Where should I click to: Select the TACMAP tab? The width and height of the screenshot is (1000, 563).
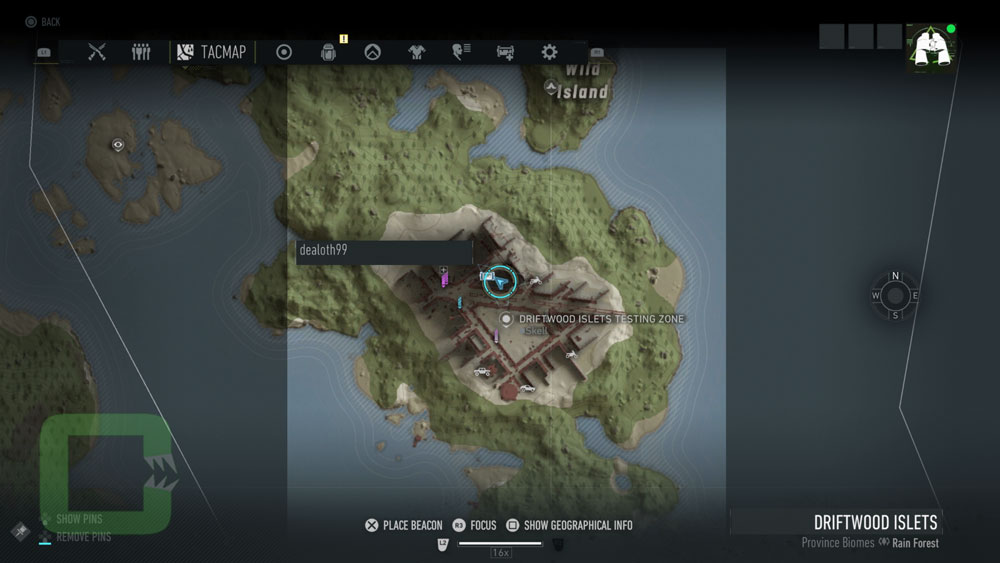[211, 52]
